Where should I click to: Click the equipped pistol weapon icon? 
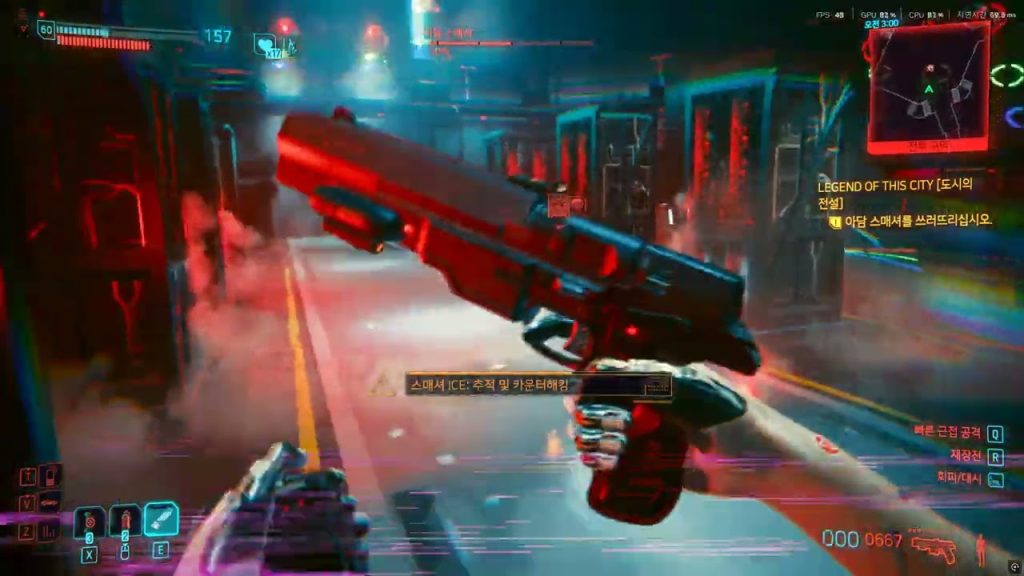pyautogui.click(x=934, y=548)
